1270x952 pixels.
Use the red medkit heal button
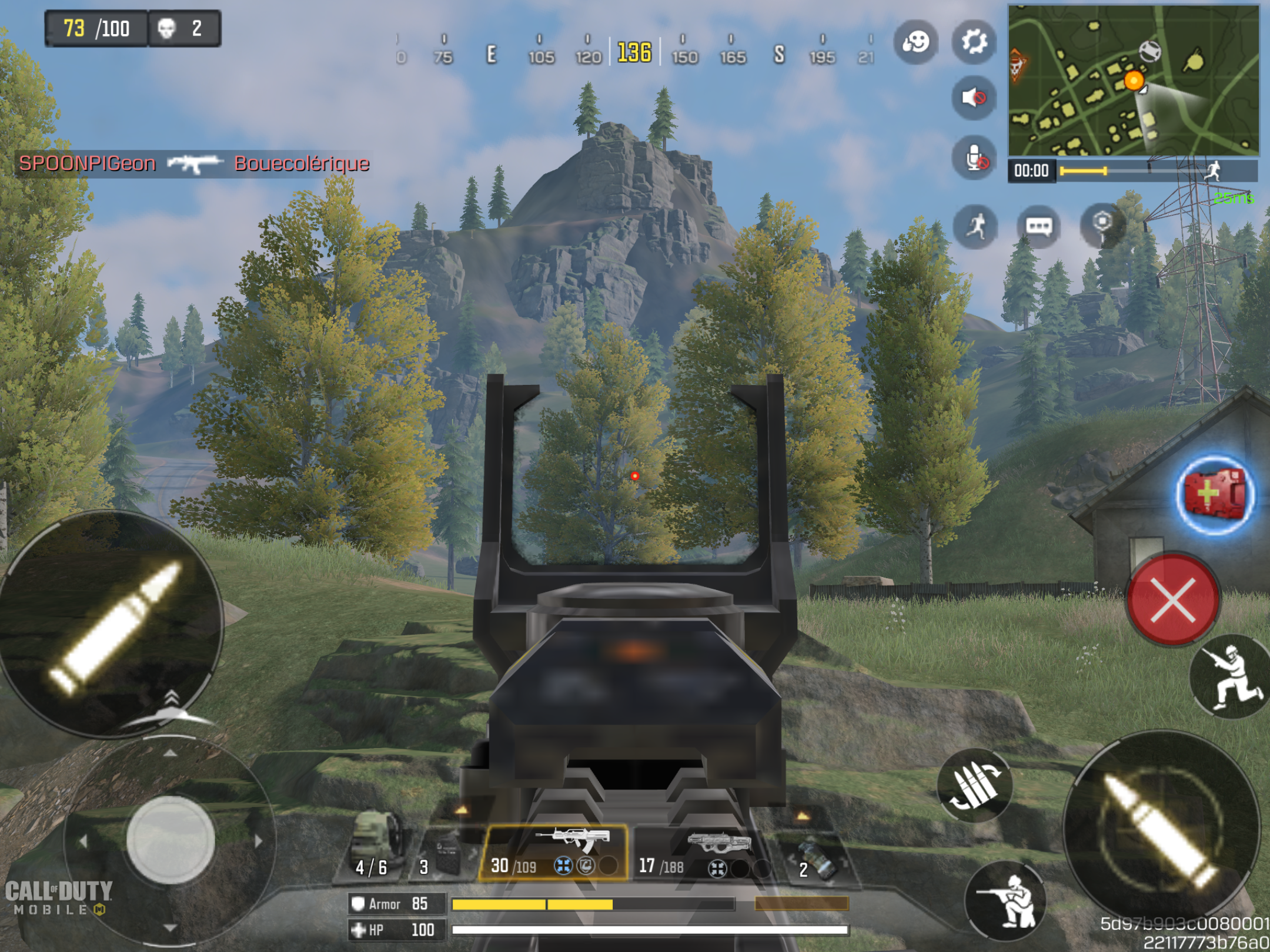tap(1215, 494)
